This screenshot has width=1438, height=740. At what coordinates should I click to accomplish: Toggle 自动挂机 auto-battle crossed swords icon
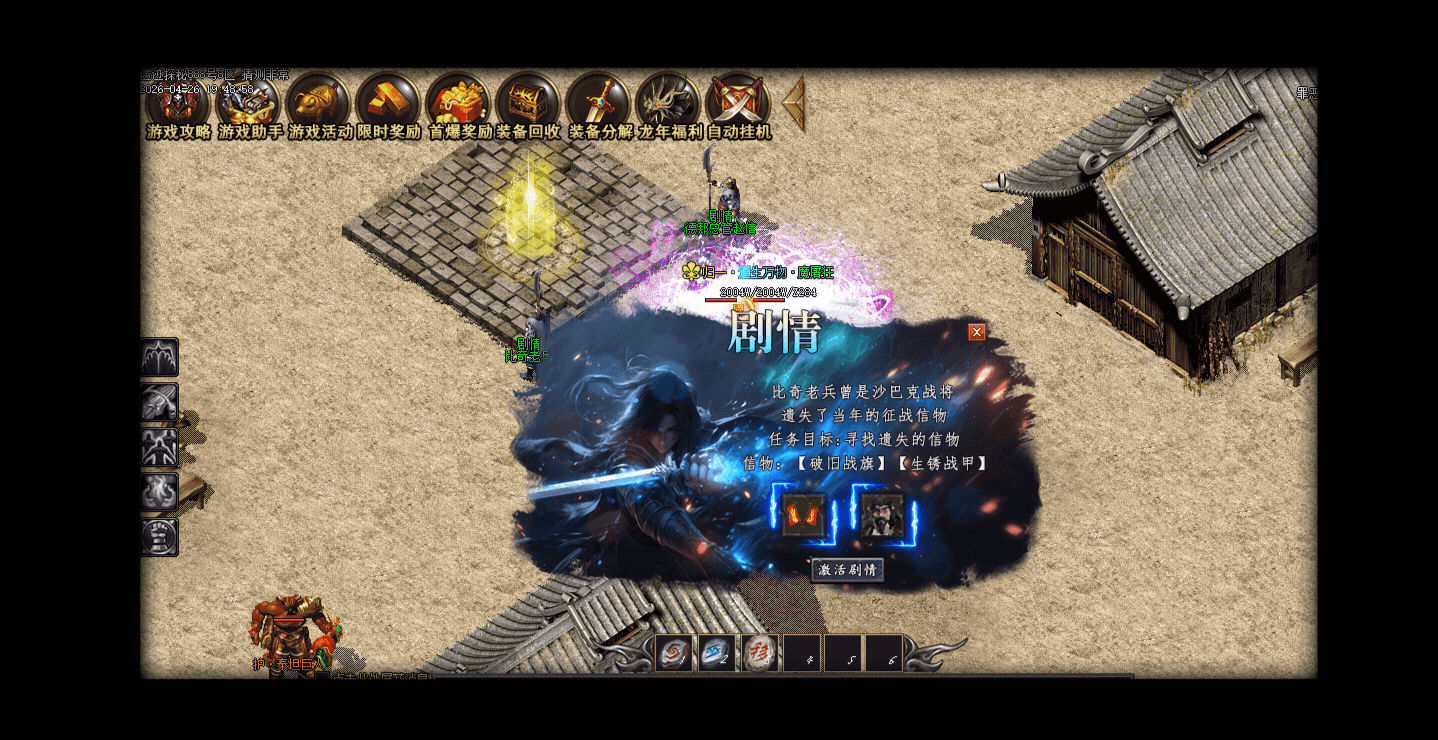tap(738, 104)
